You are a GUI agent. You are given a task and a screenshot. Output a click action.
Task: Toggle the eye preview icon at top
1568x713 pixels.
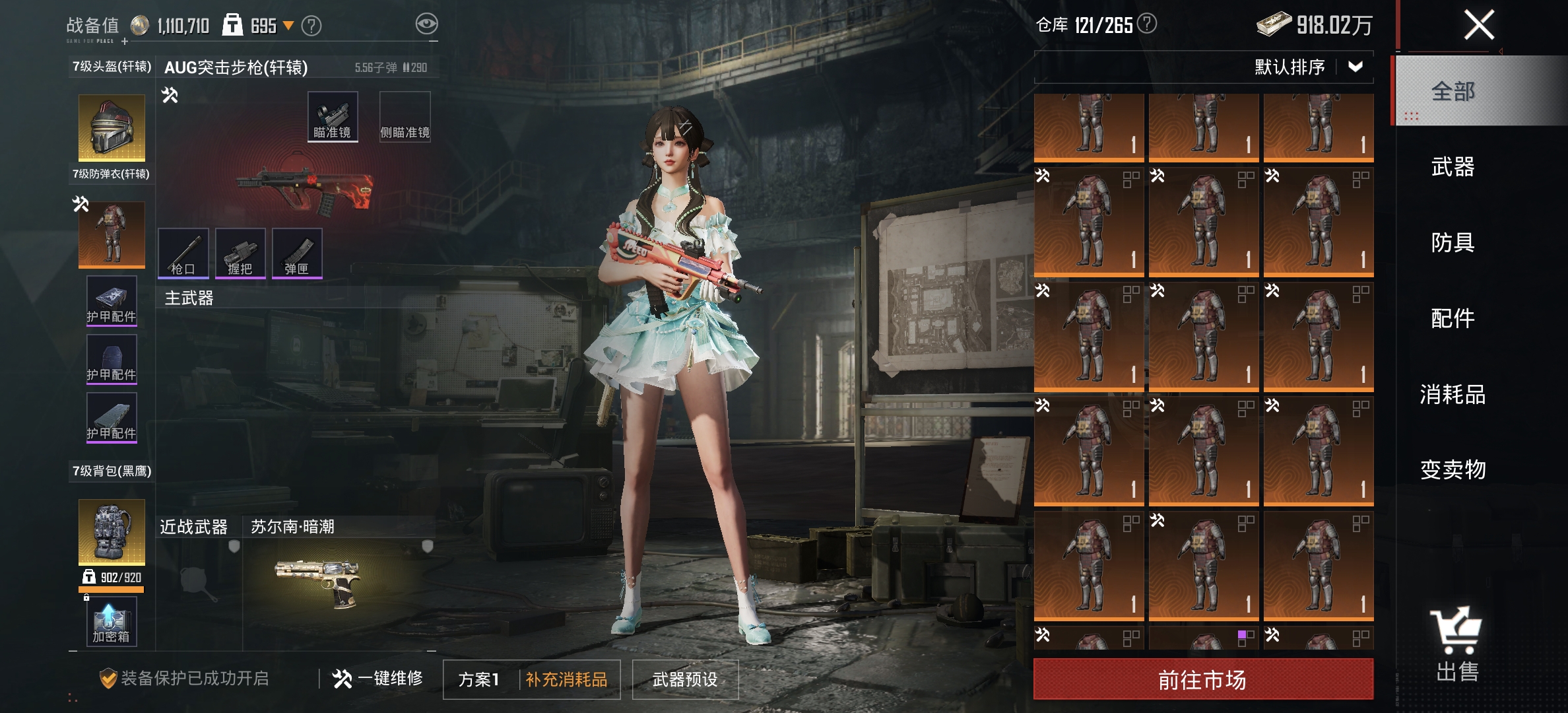[428, 23]
